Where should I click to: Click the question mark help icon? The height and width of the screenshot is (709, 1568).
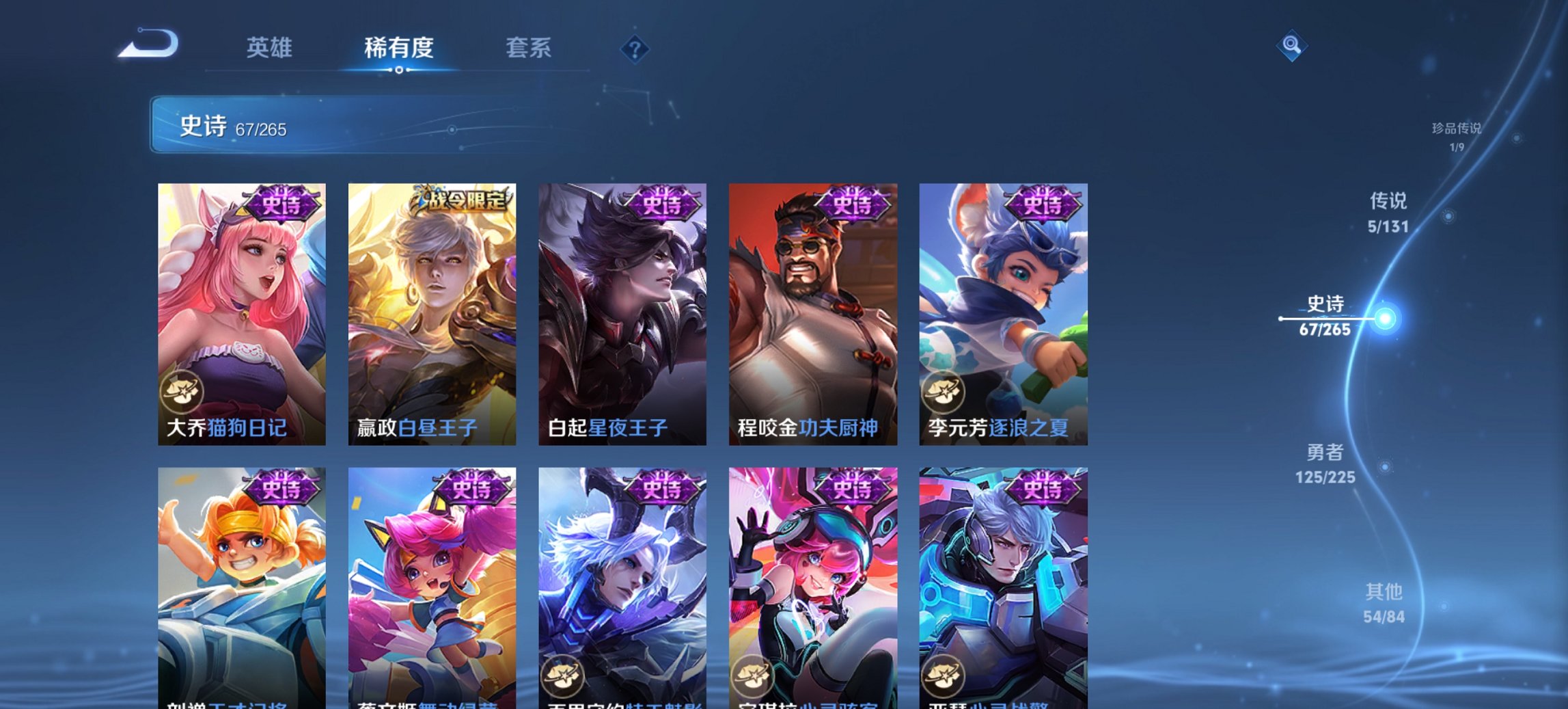tap(635, 49)
